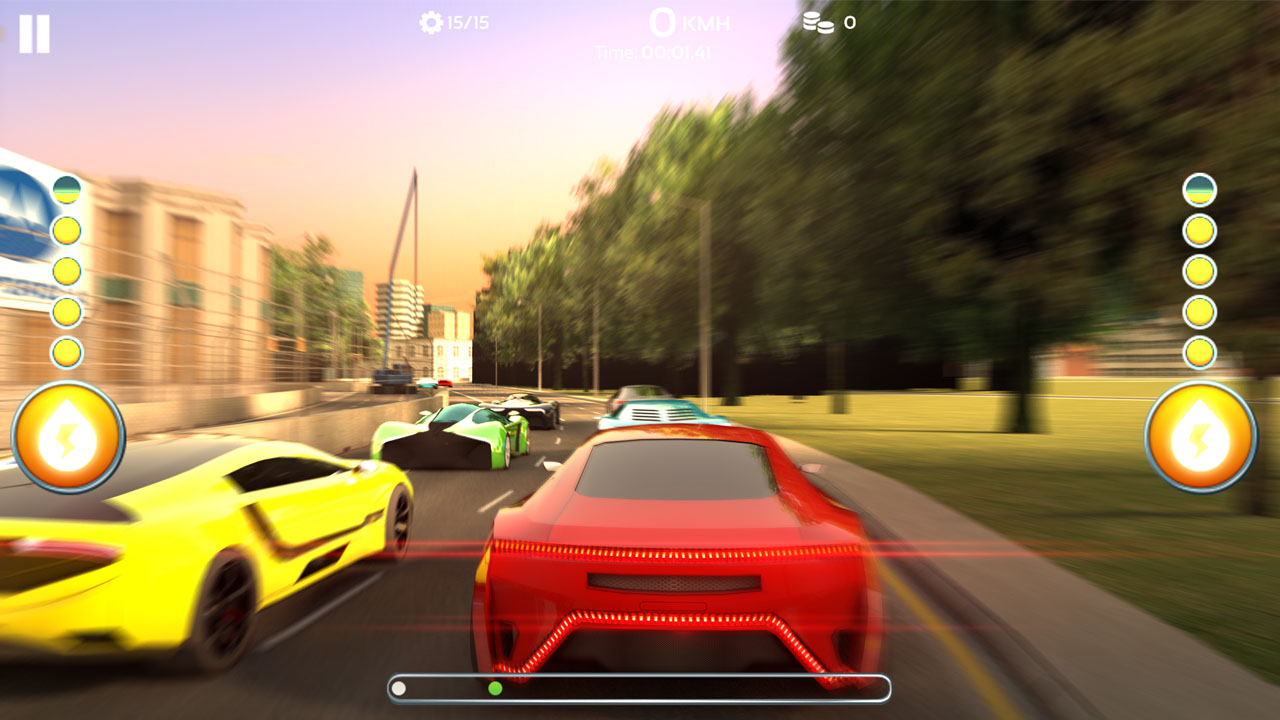
Task: Click the striped orb atop the left charge column
Action: click(67, 190)
